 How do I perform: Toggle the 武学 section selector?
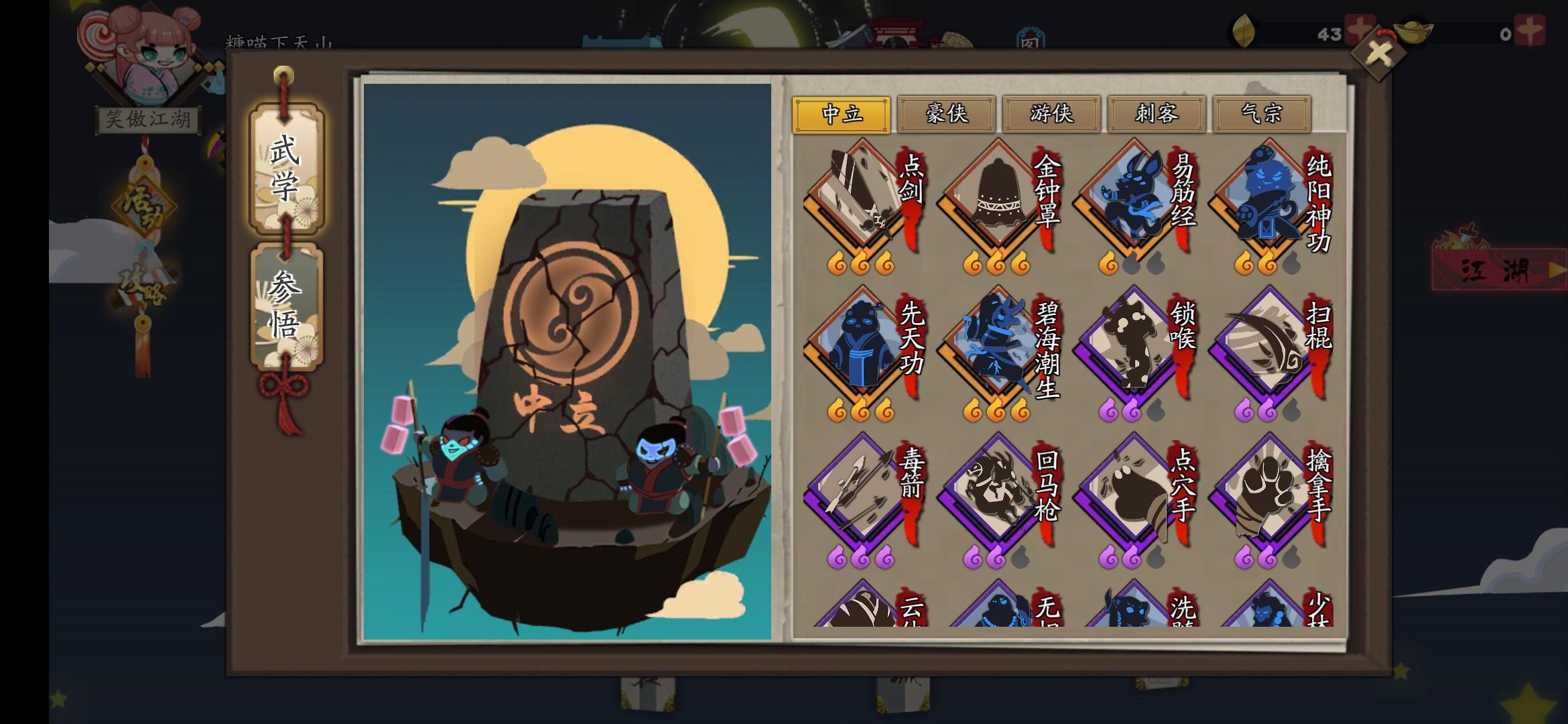[287, 168]
